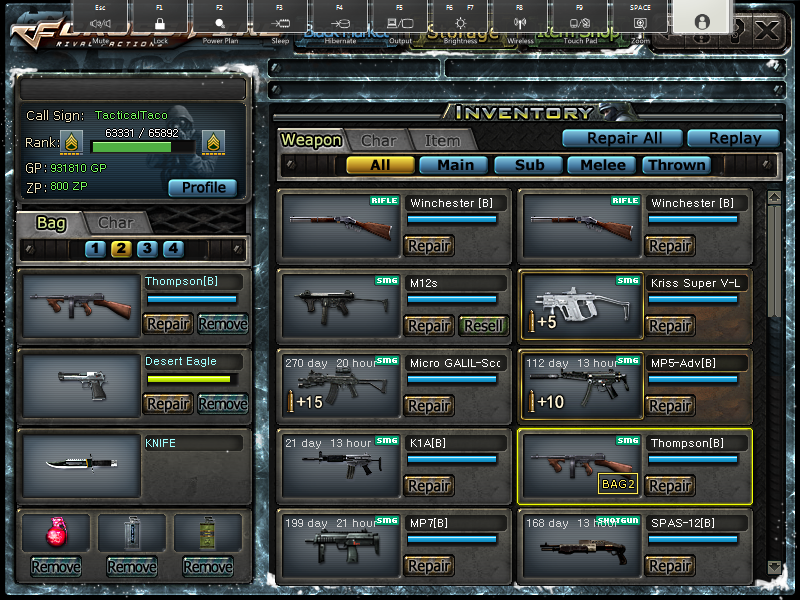Remove the Desert Eagle from bag
The width and height of the screenshot is (800, 600).
(222, 404)
